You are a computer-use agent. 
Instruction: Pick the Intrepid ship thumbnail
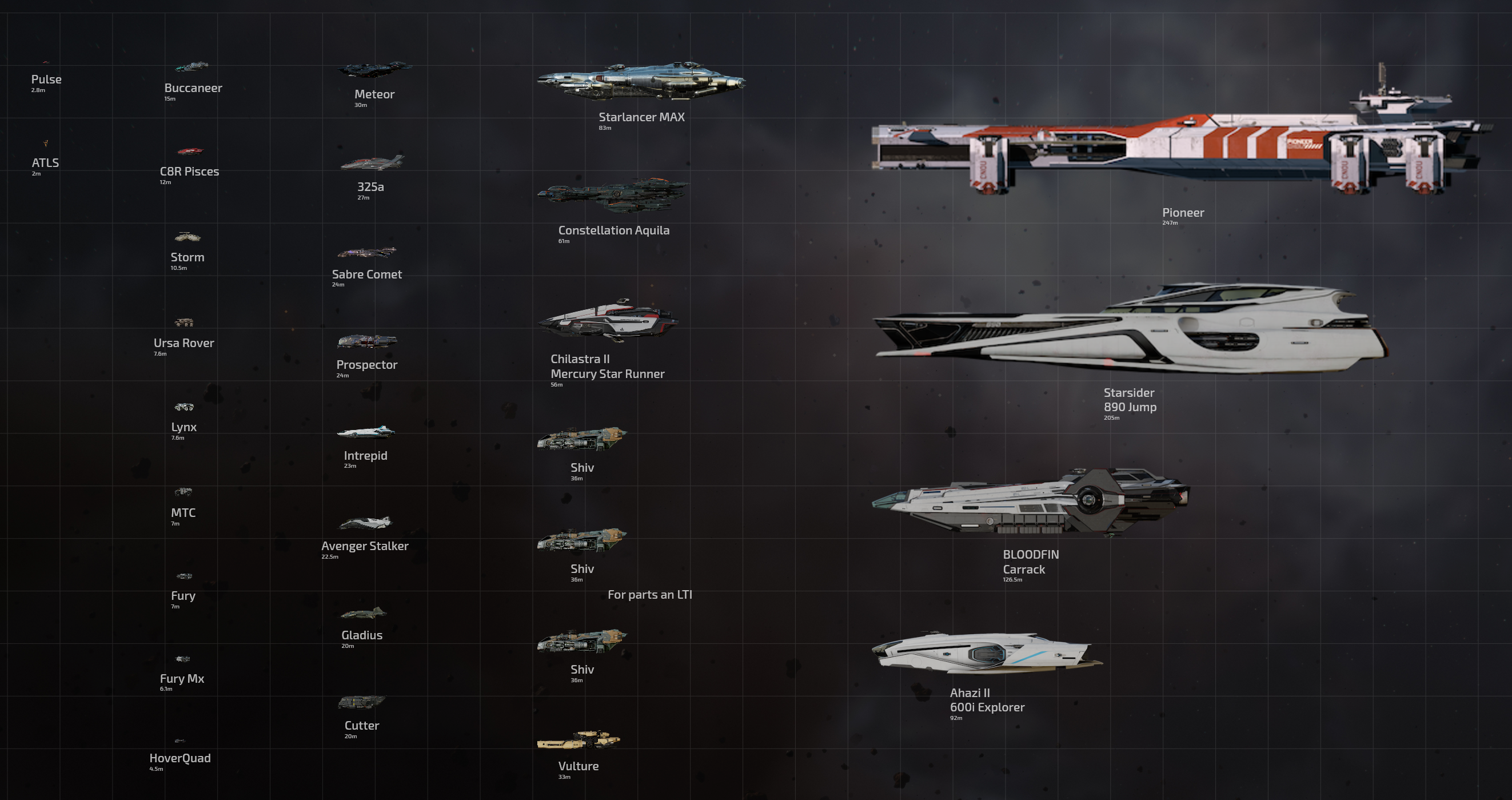pos(366,432)
